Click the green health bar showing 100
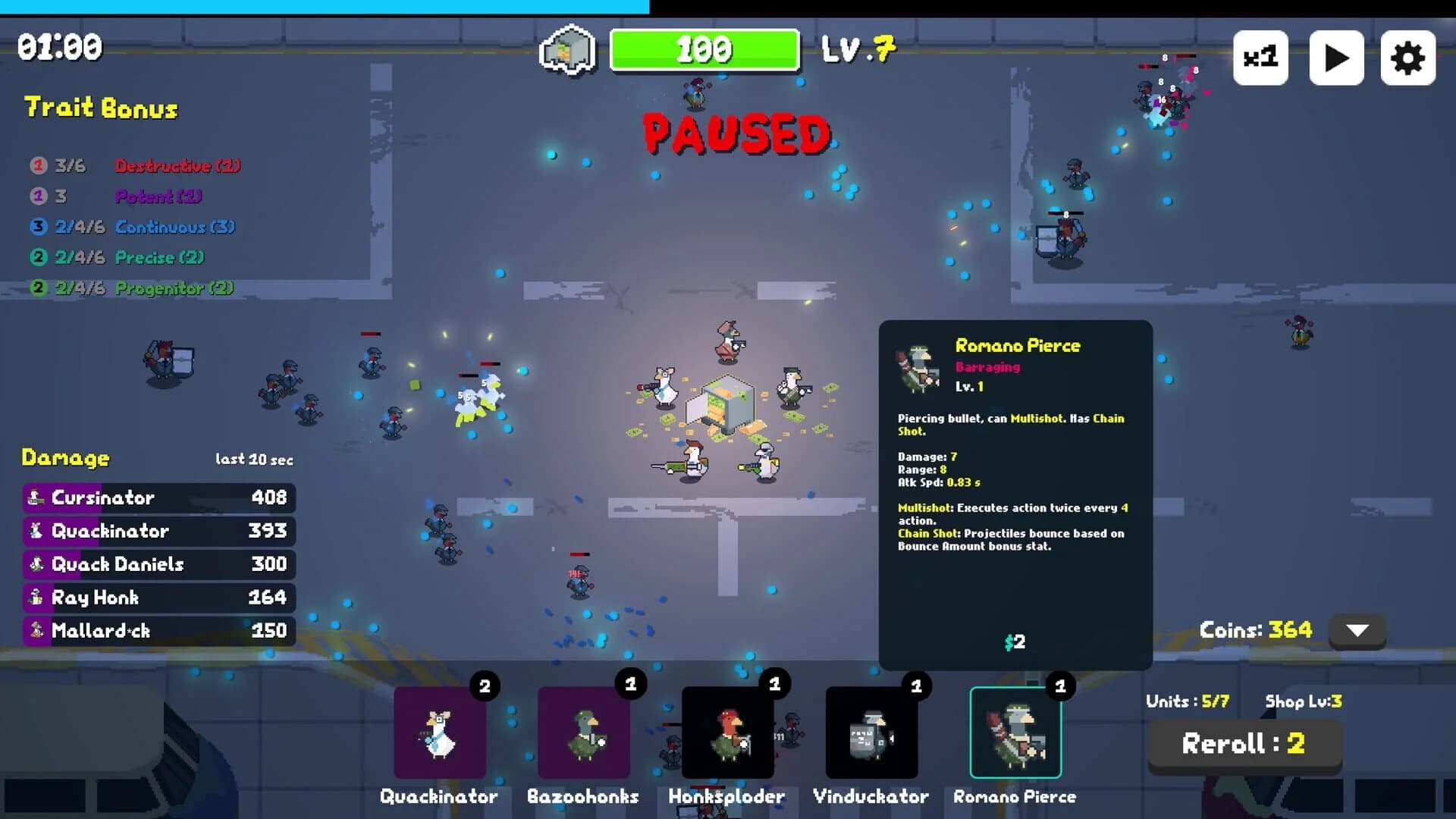 coord(704,50)
